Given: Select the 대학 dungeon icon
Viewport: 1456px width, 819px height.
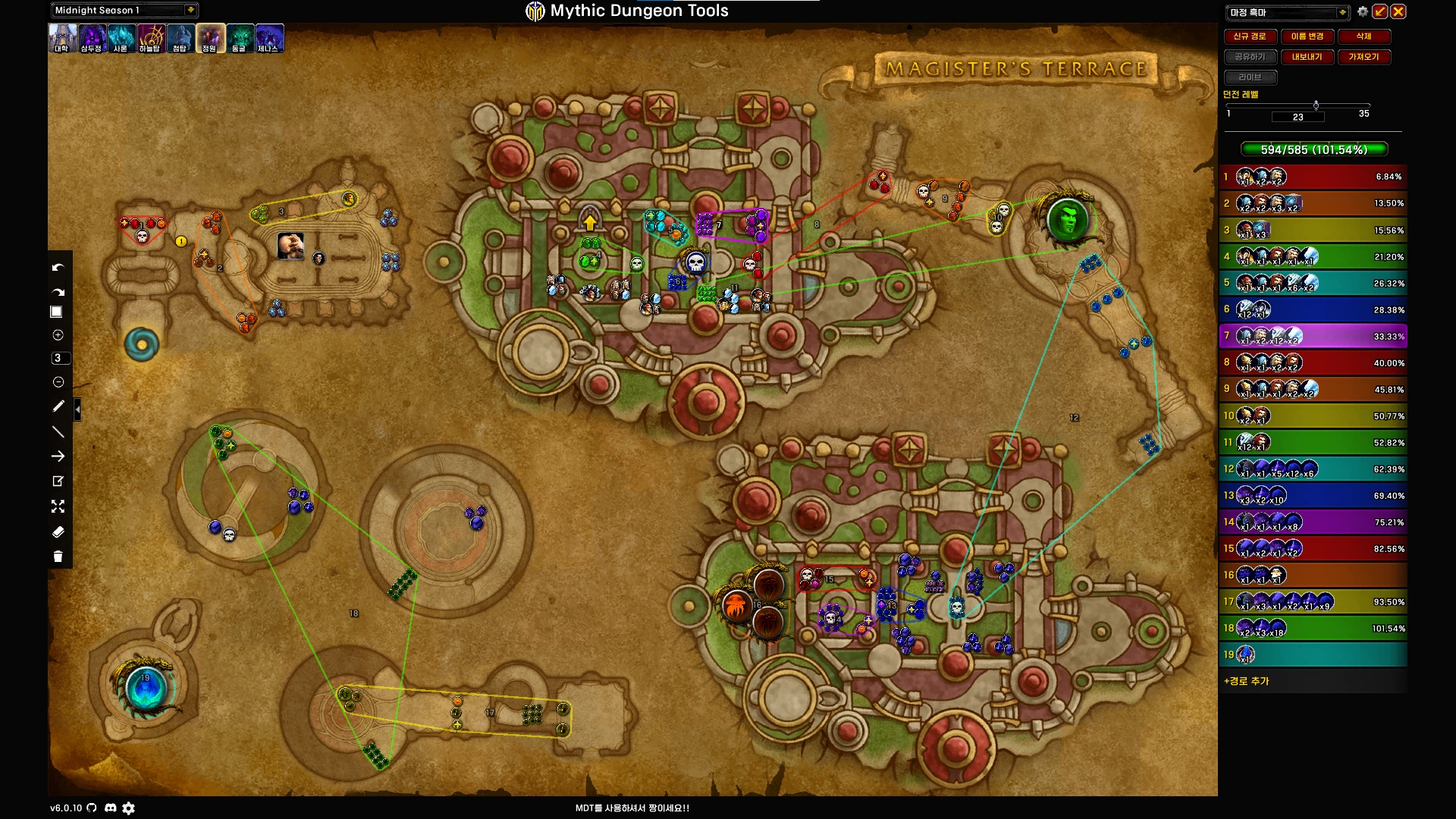Looking at the screenshot, I should [x=62, y=38].
